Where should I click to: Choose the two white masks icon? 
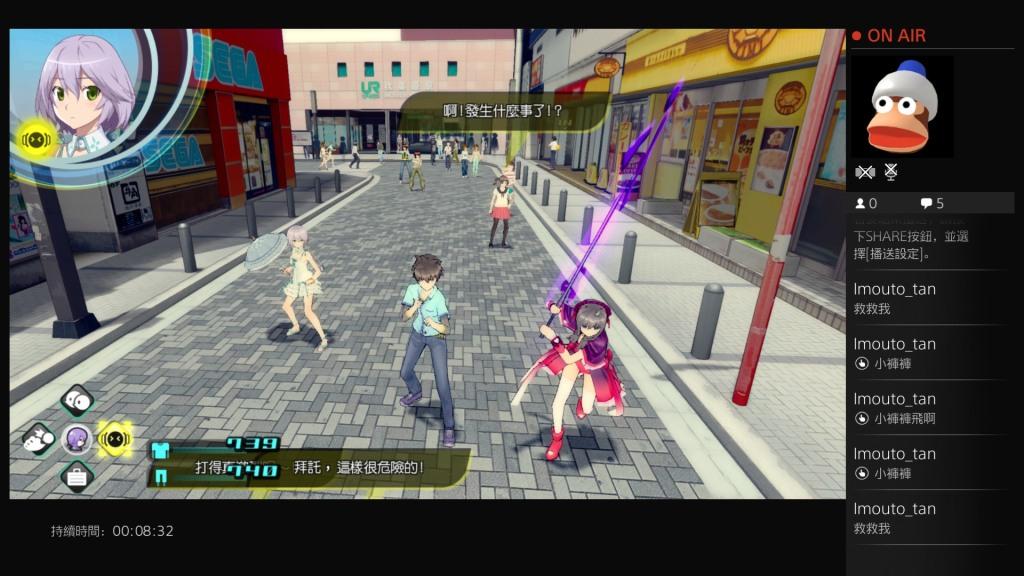point(77,402)
